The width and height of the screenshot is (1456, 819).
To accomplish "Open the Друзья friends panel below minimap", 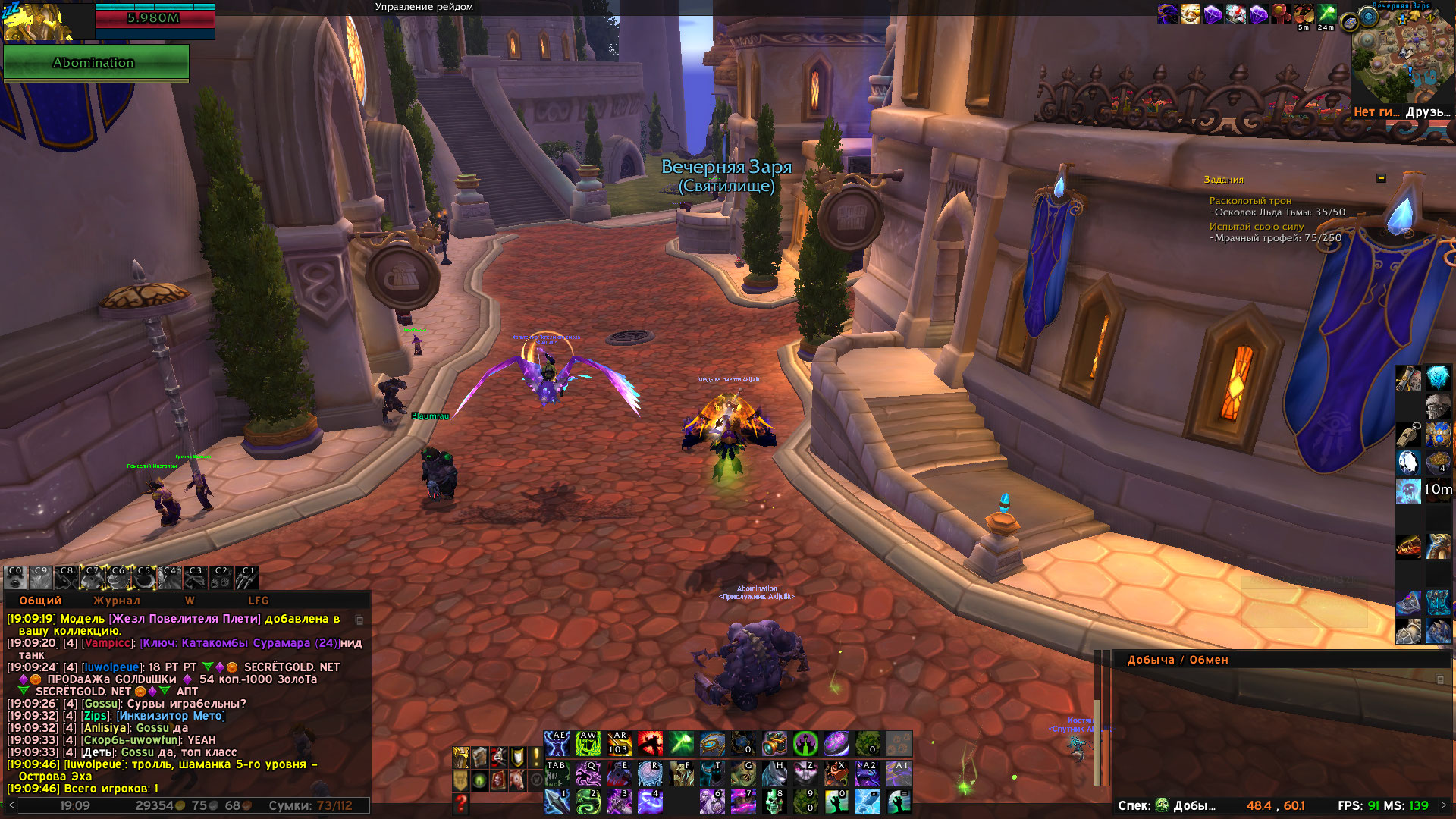I will (x=1428, y=112).
